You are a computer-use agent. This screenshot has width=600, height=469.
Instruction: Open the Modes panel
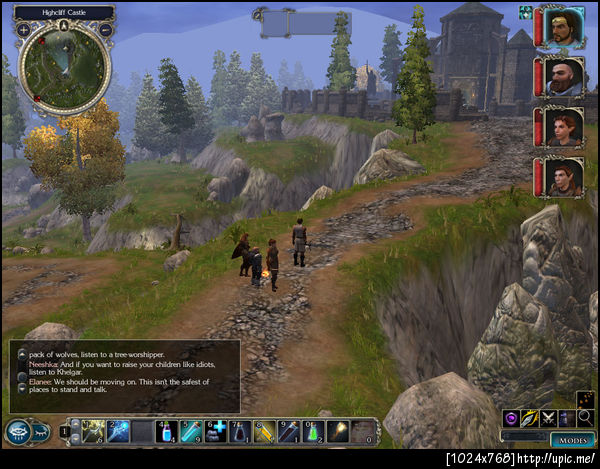[x=572, y=439]
